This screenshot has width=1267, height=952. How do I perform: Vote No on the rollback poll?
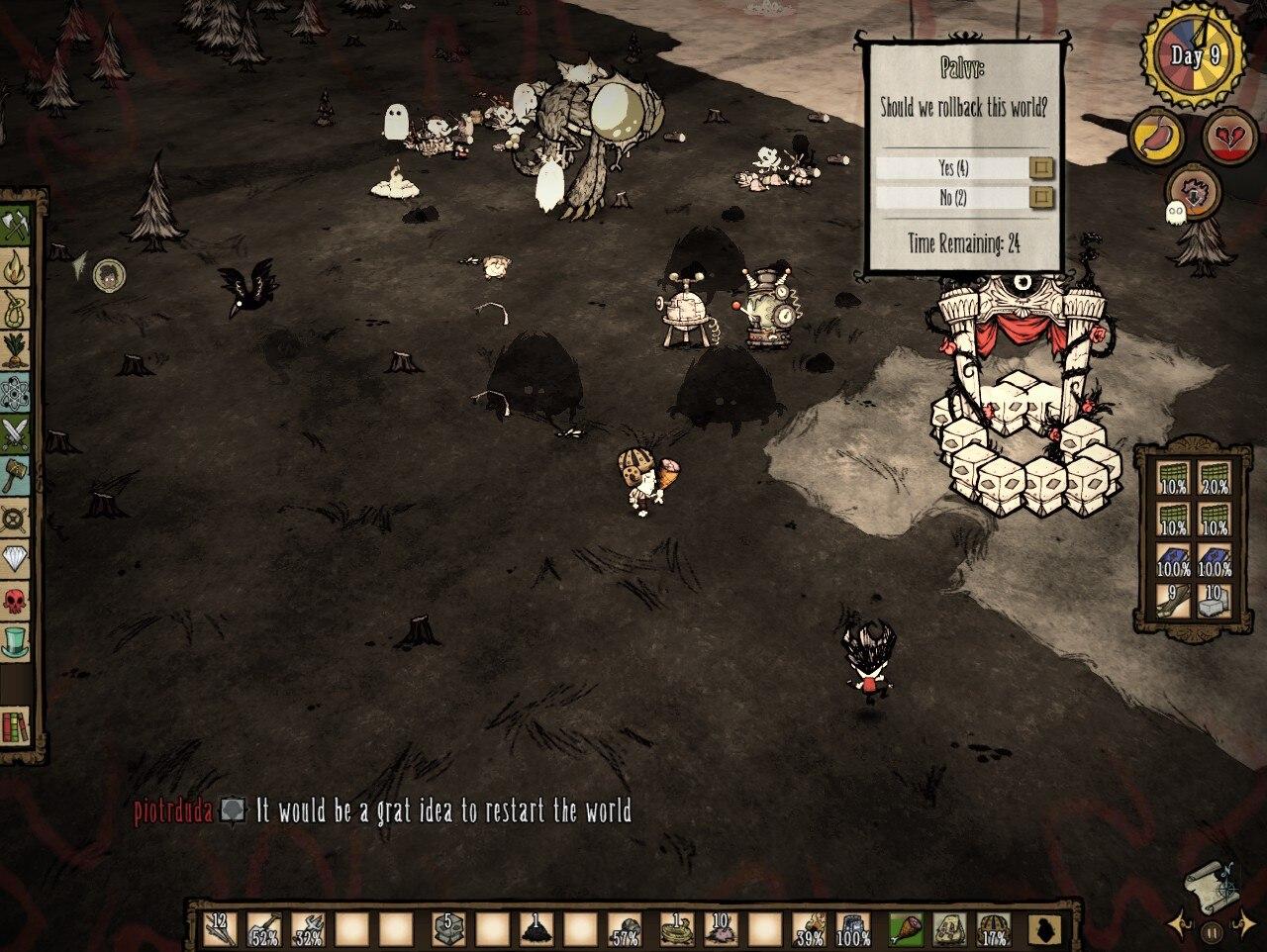(1040, 198)
